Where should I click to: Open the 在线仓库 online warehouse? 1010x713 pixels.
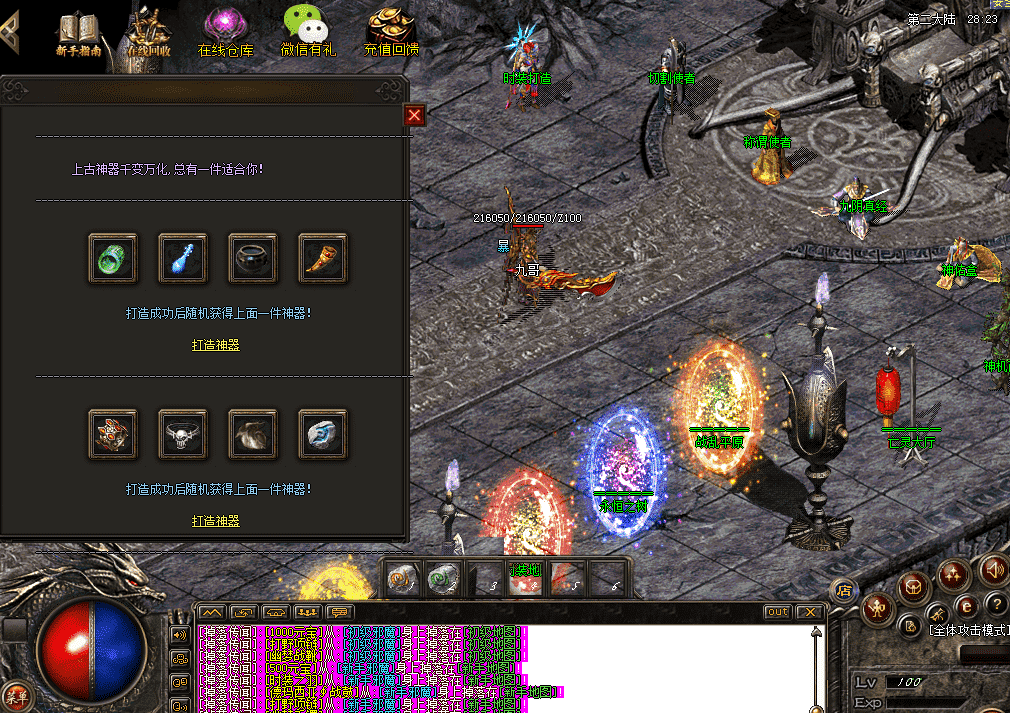click(x=225, y=33)
